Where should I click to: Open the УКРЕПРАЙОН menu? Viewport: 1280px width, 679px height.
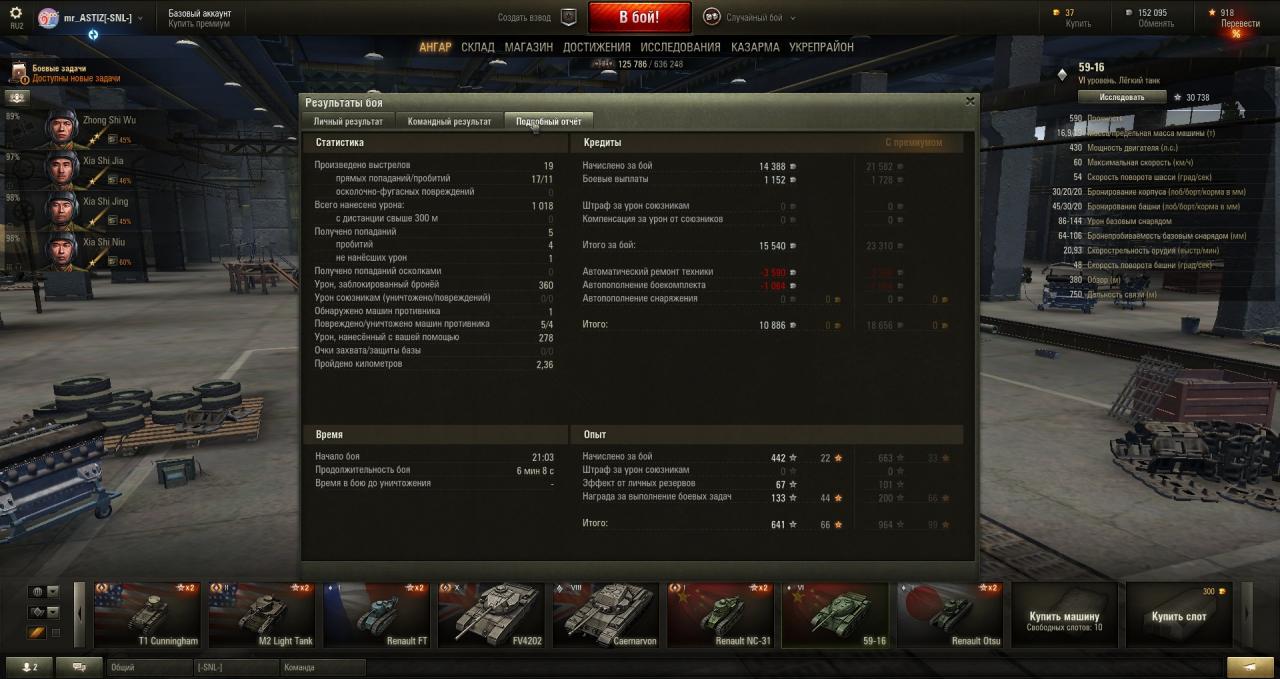(821, 47)
